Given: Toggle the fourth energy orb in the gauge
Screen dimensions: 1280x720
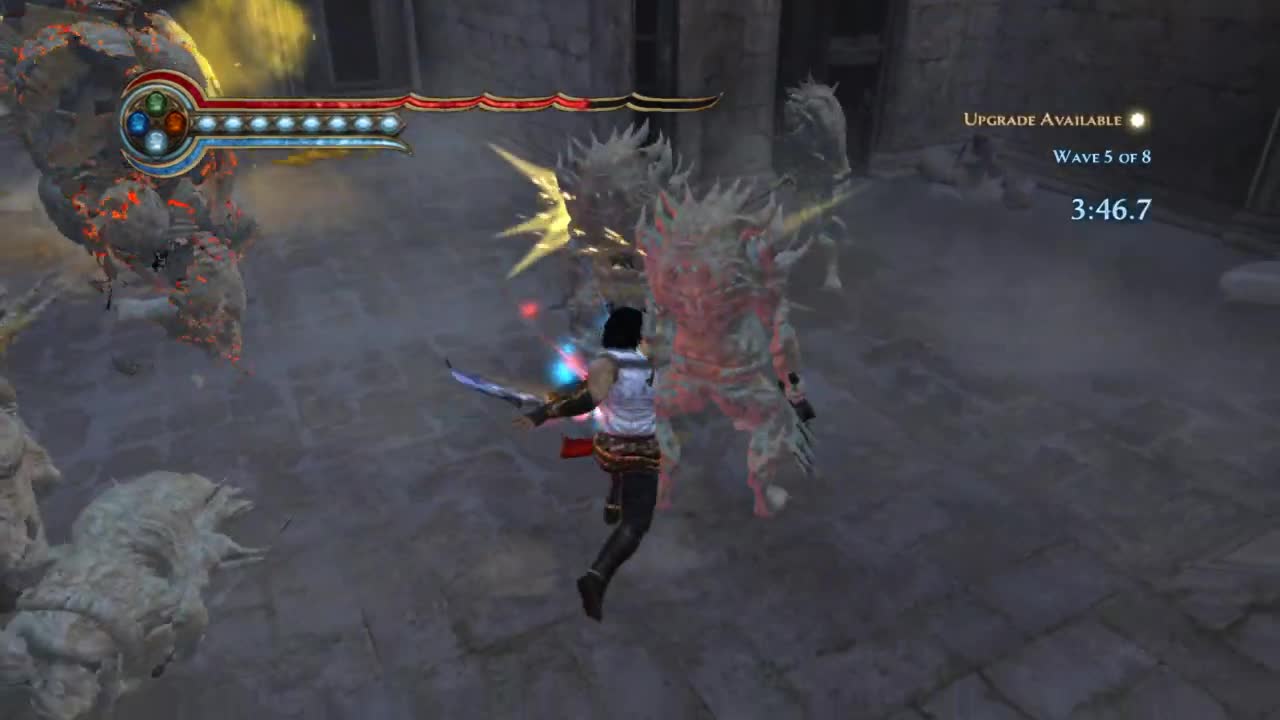Looking at the screenshot, I should tap(282, 121).
